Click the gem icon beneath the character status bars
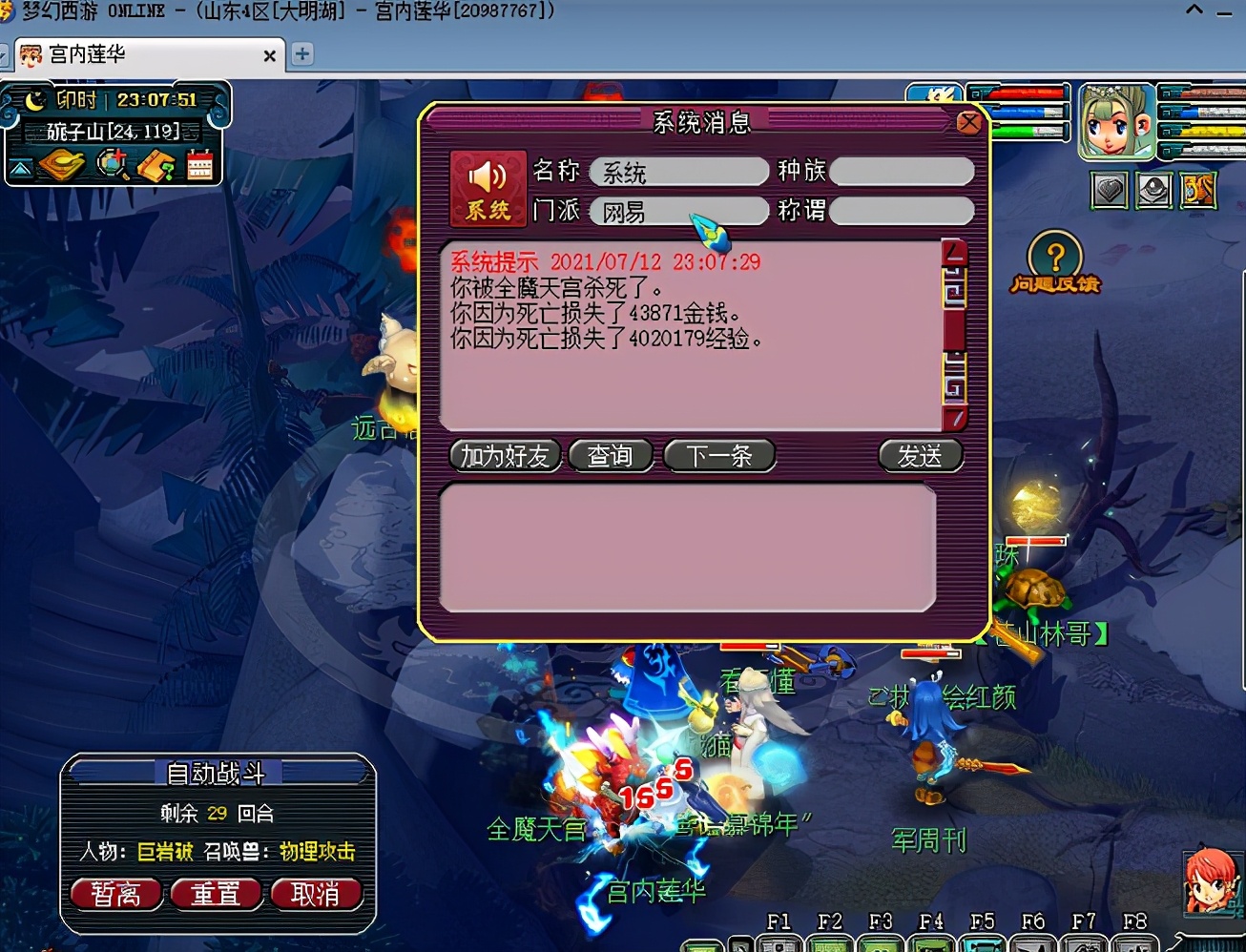Screen dimensions: 1246x952 click(1107, 191)
